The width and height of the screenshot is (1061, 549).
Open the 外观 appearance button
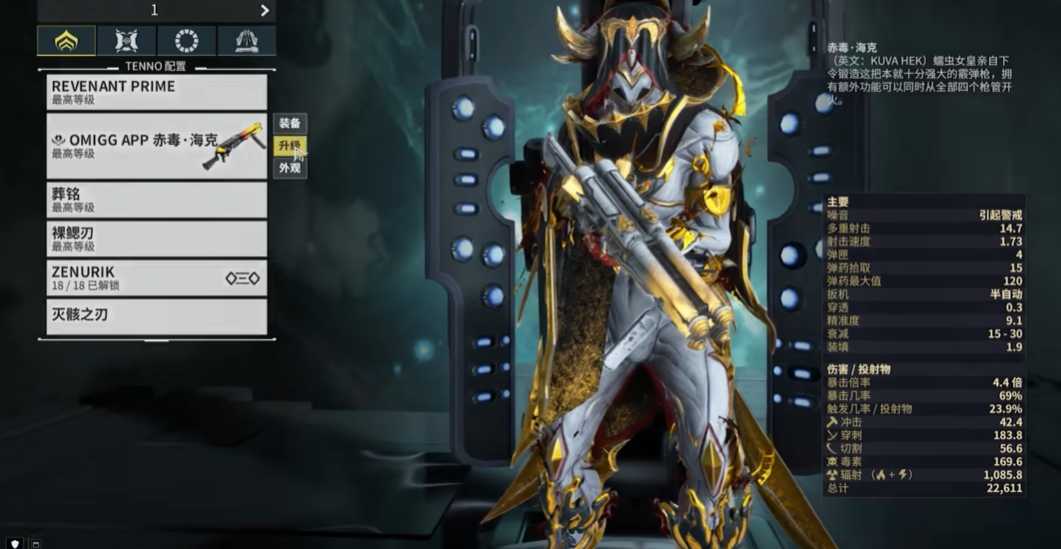290,168
